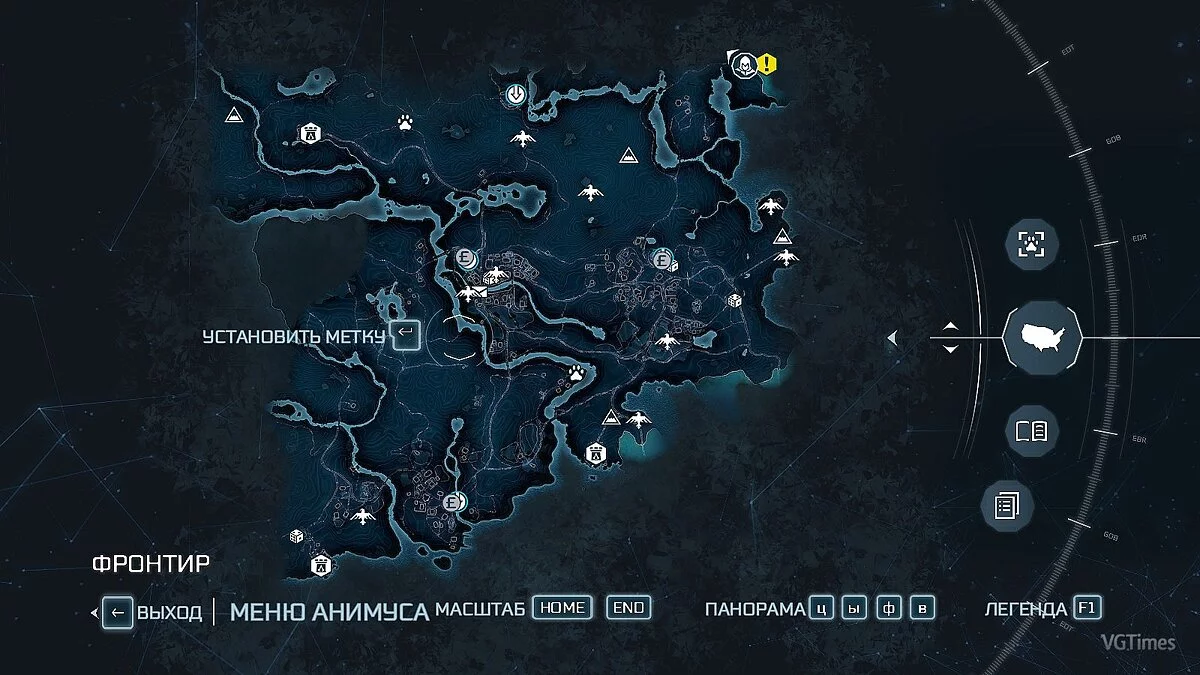Open the open-book database icon

pyautogui.click(x=1031, y=431)
